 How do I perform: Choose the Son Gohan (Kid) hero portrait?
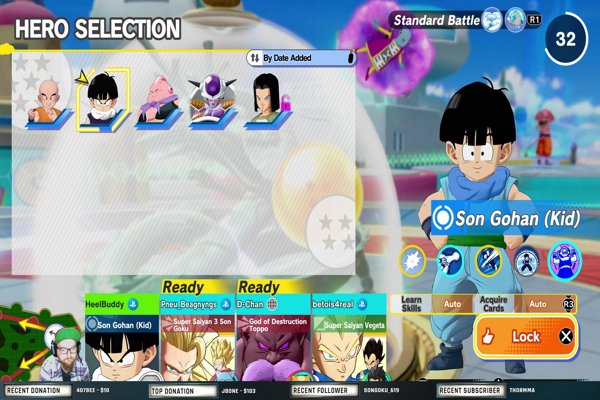[102, 100]
